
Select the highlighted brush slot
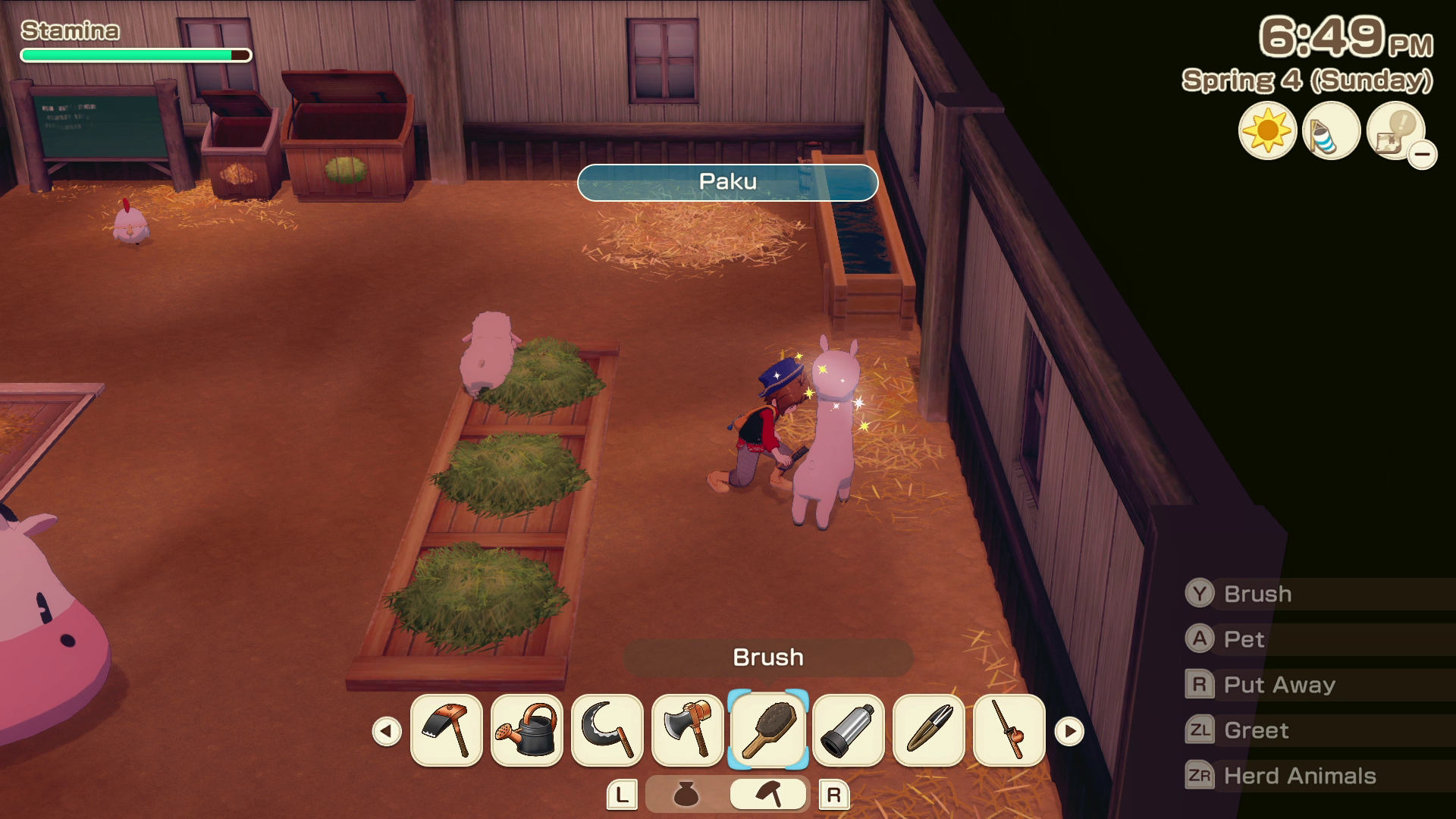point(767,731)
